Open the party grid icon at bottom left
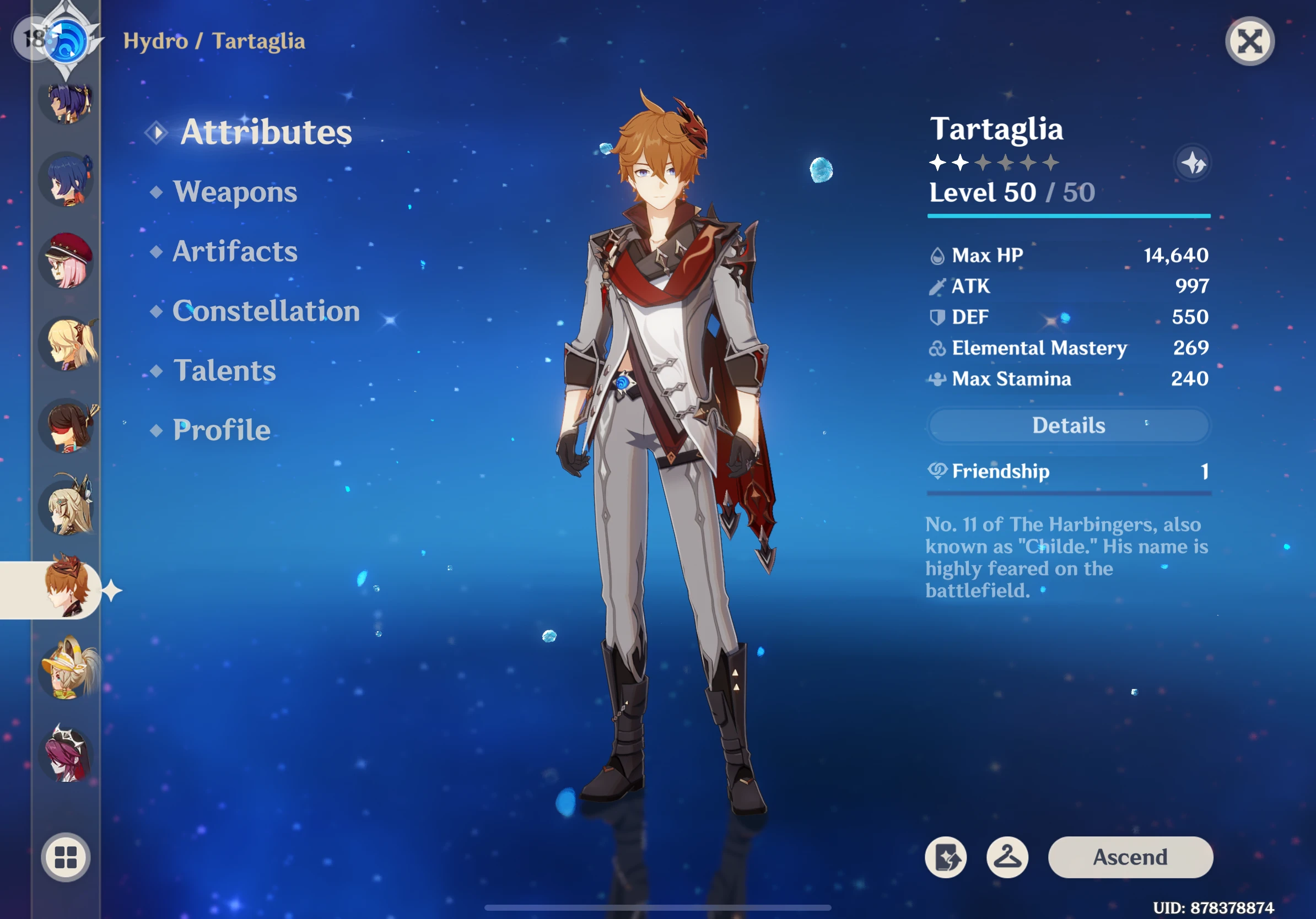1316x919 pixels. 66,858
